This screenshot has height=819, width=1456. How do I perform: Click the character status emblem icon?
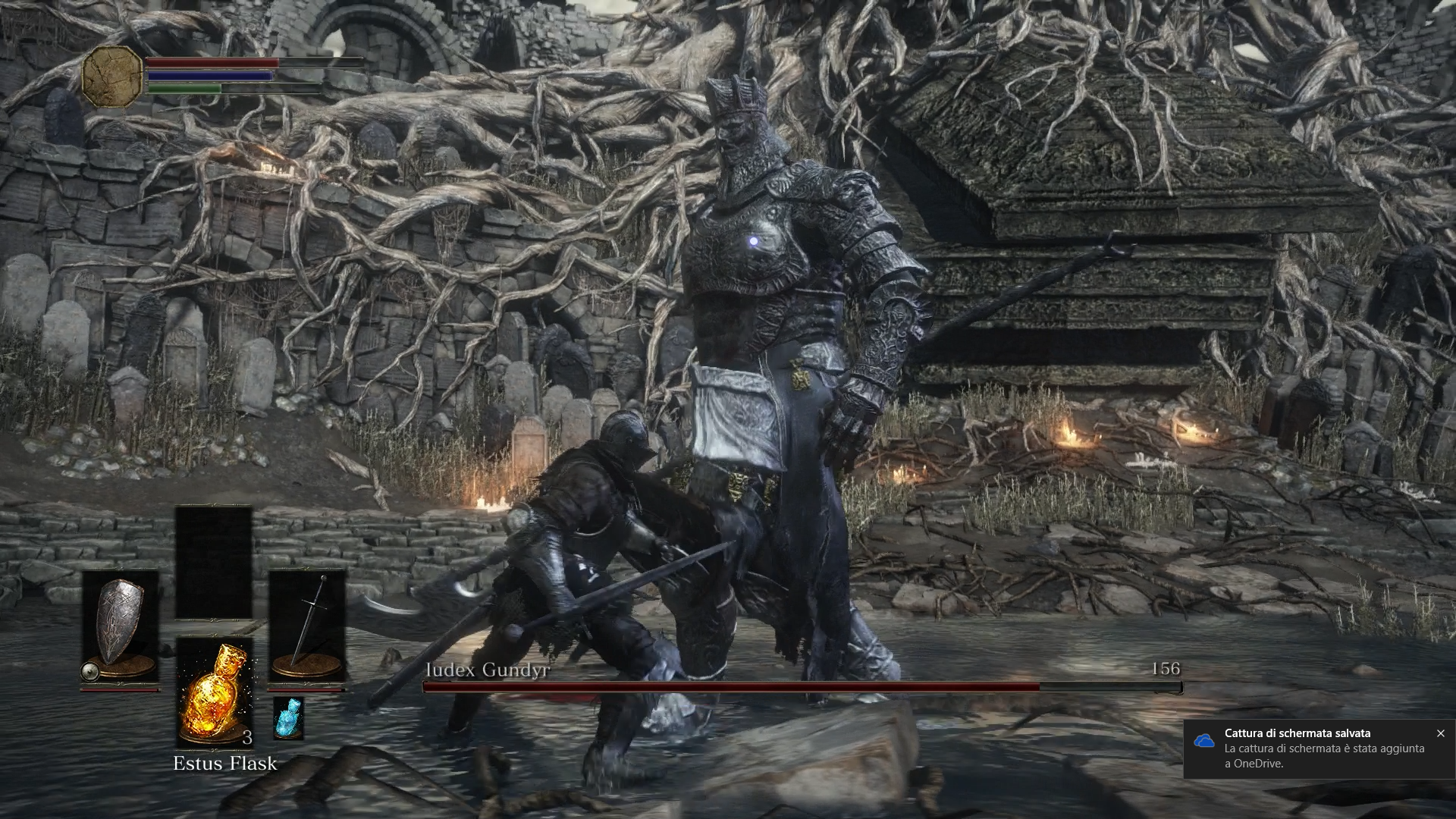point(112,75)
